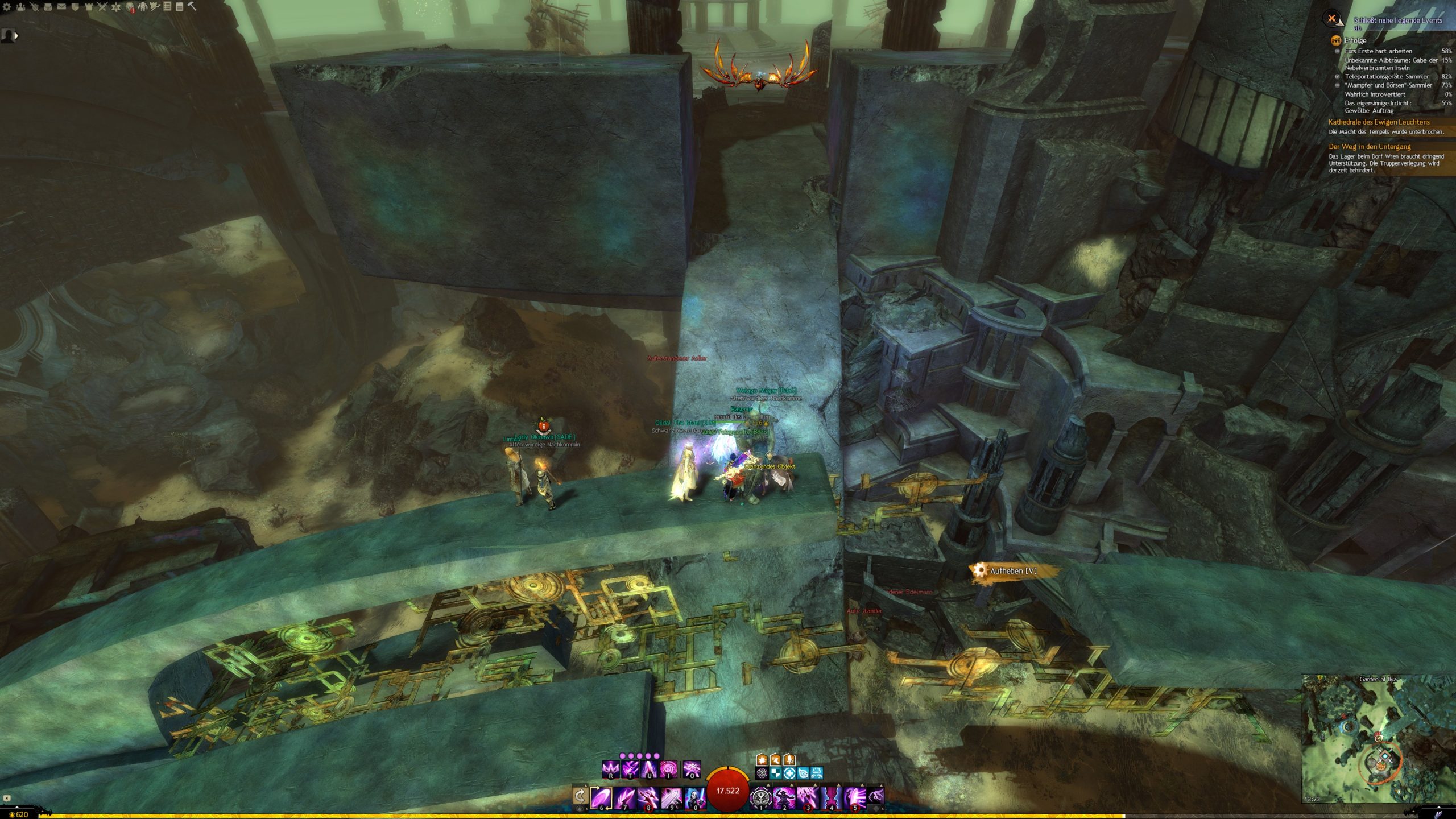Click the Garden of Ilya minimap
1456x819 pixels.
[x=1377, y=739]
